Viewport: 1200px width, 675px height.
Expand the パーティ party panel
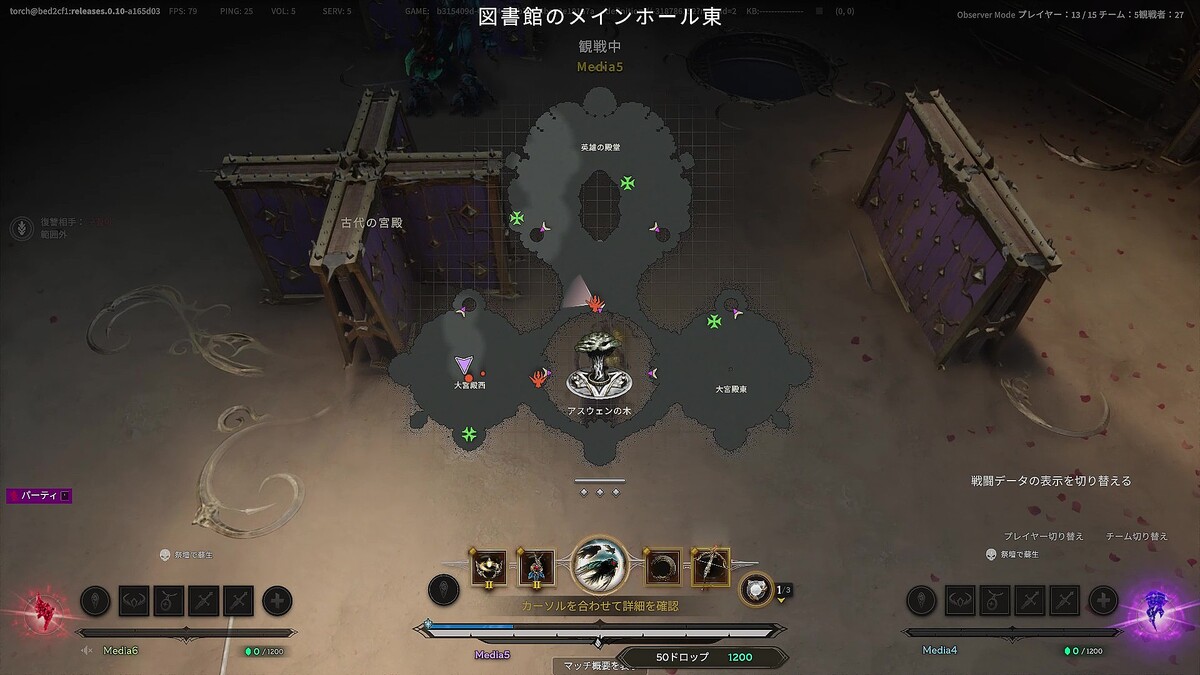tap(40, 495)
